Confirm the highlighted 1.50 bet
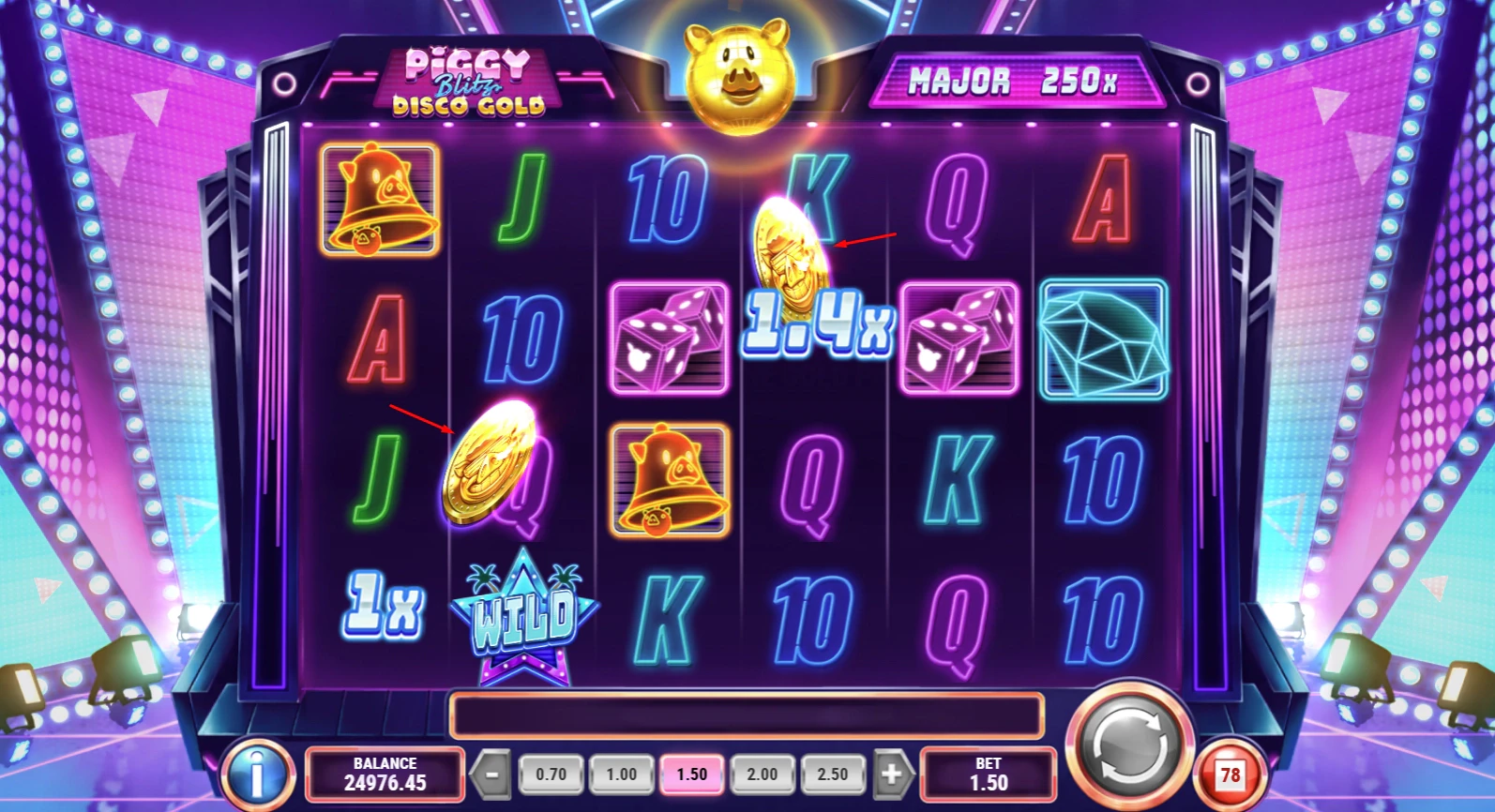1495x812 pixels. (691, 774)
